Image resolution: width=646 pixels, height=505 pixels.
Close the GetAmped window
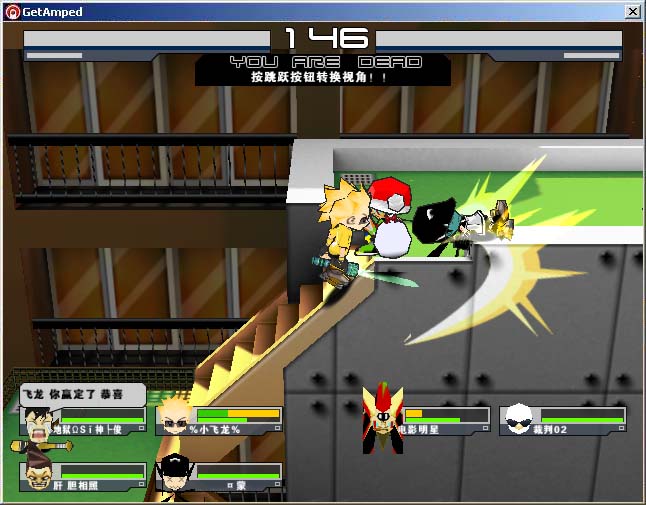[632, 11]
